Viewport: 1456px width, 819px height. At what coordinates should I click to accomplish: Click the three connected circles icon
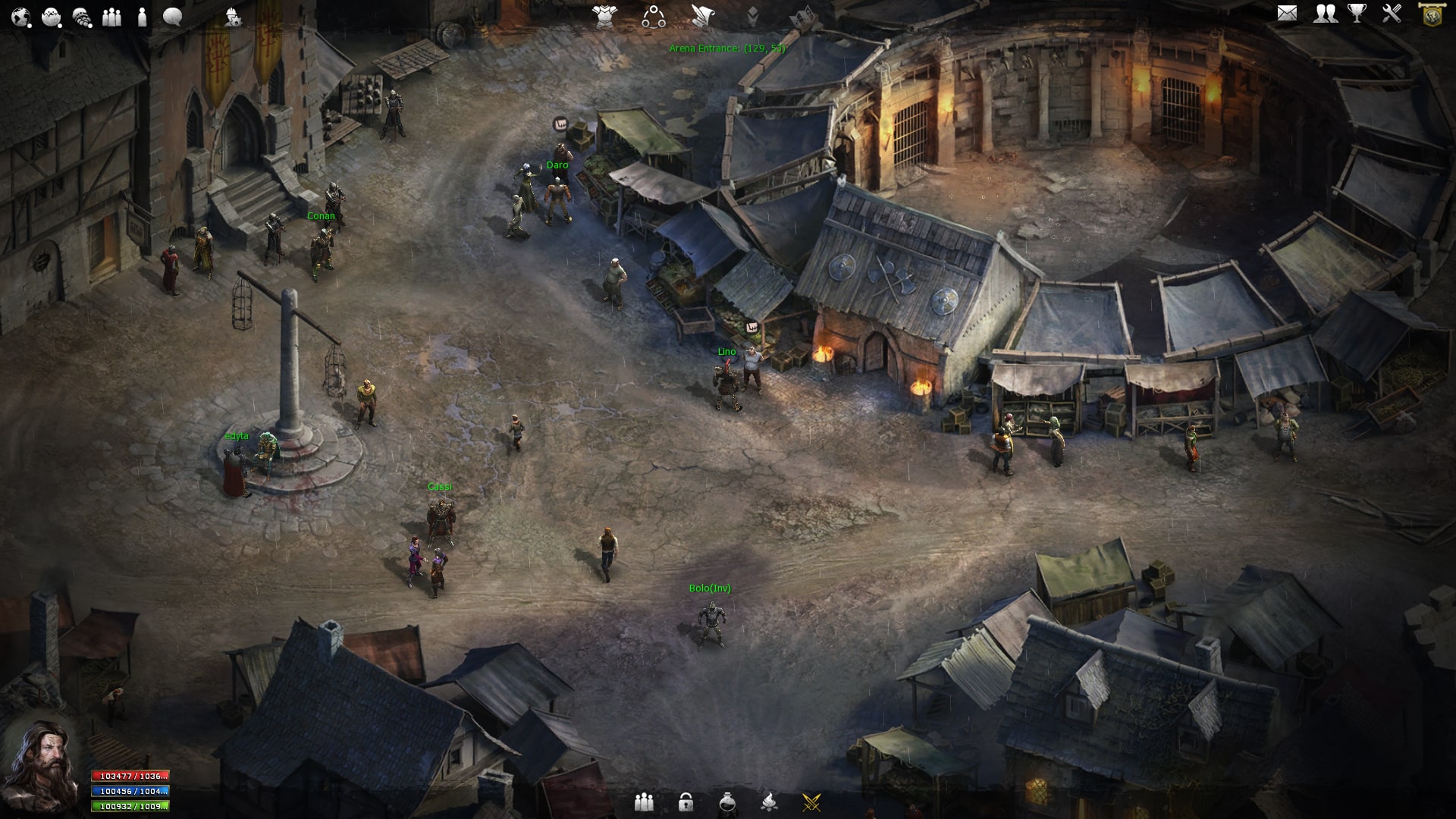[653, 16]
